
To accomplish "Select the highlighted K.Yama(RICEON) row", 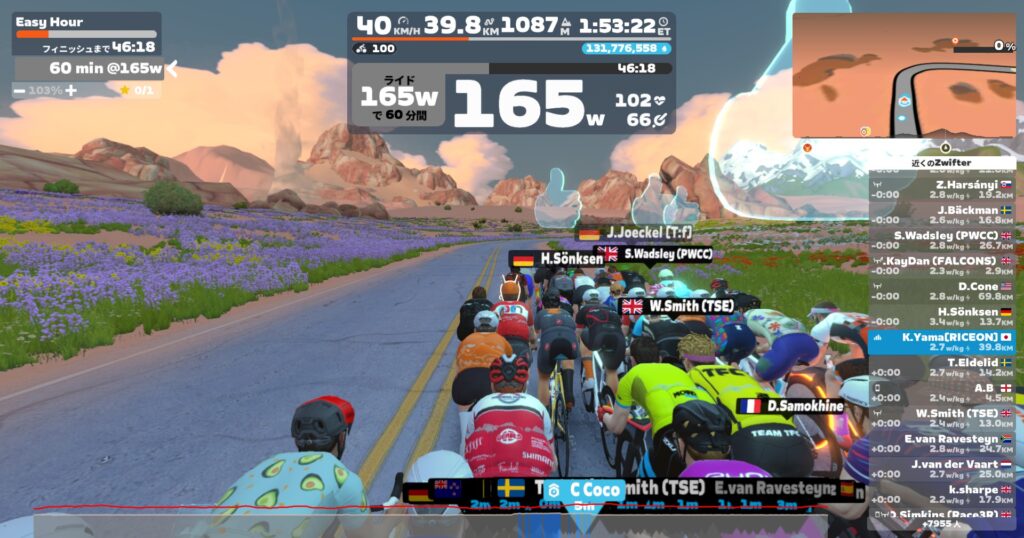I will (x=941, y=342).
